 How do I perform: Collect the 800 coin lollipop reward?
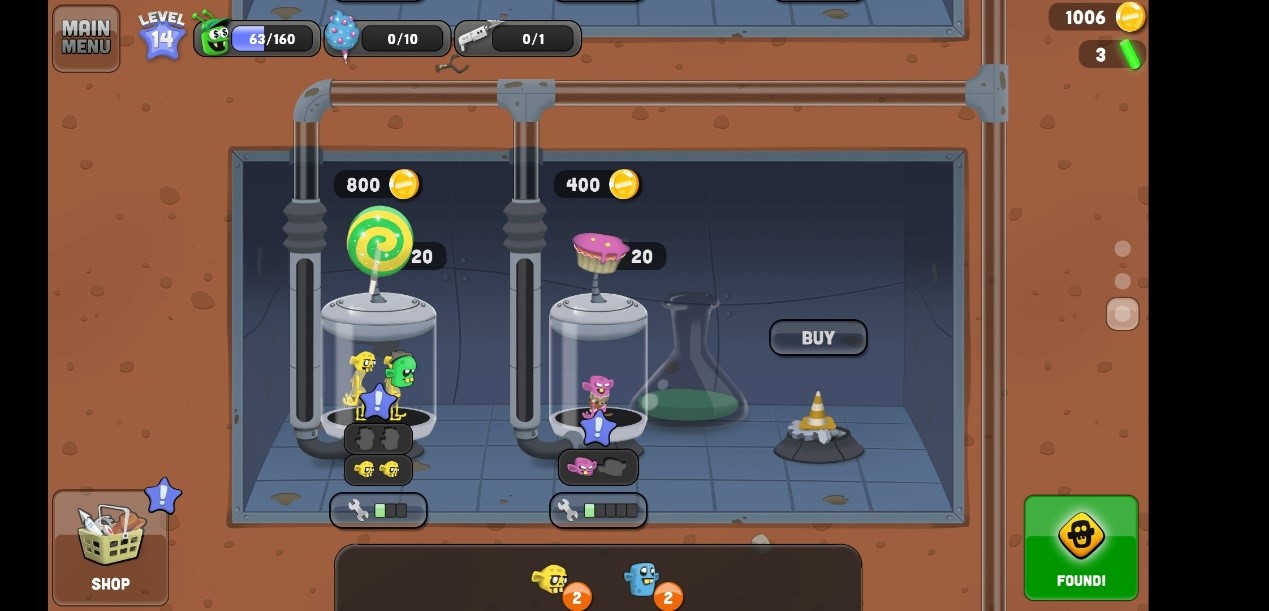point(378,184)
